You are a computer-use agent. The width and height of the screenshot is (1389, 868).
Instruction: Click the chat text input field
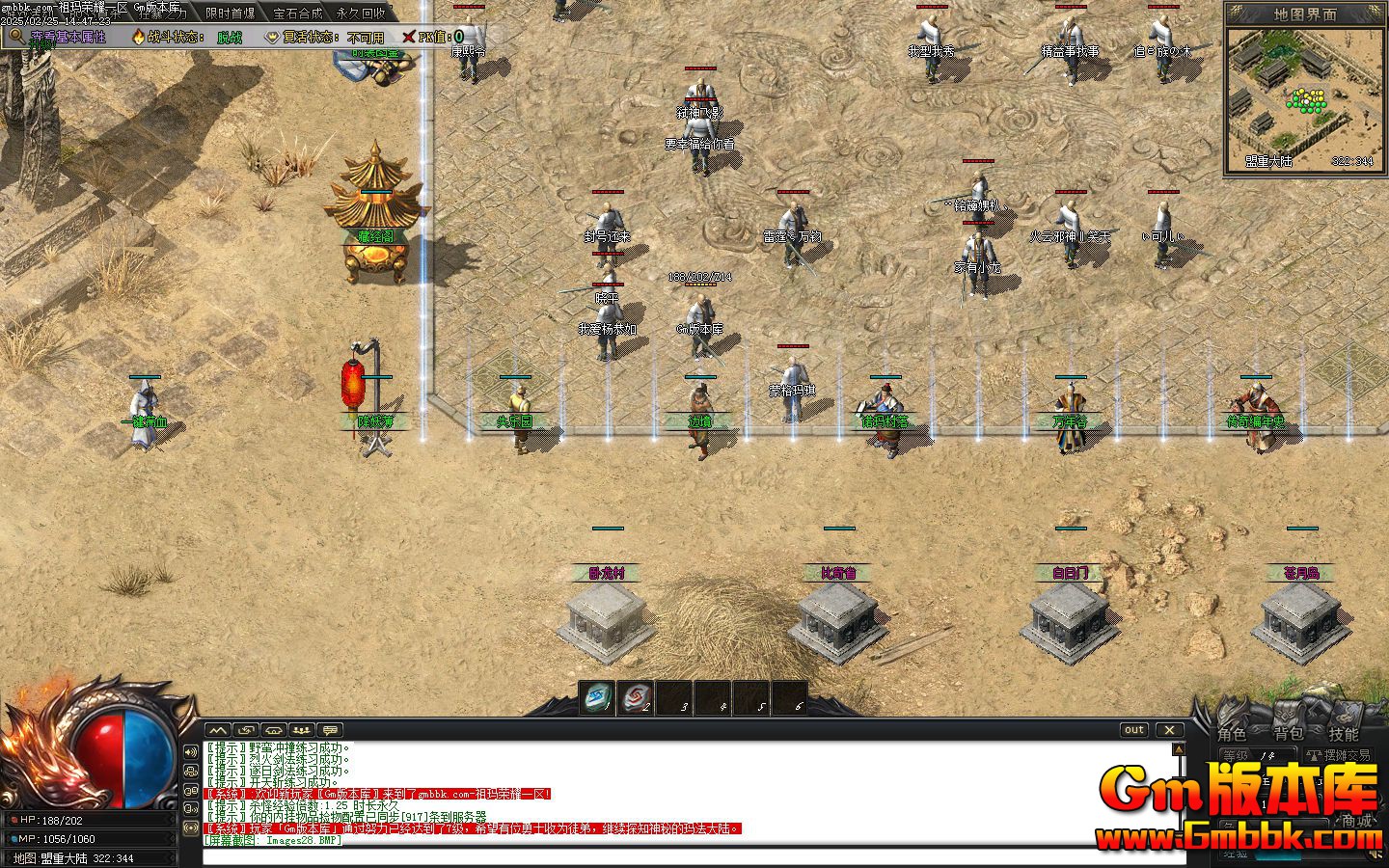675,856
